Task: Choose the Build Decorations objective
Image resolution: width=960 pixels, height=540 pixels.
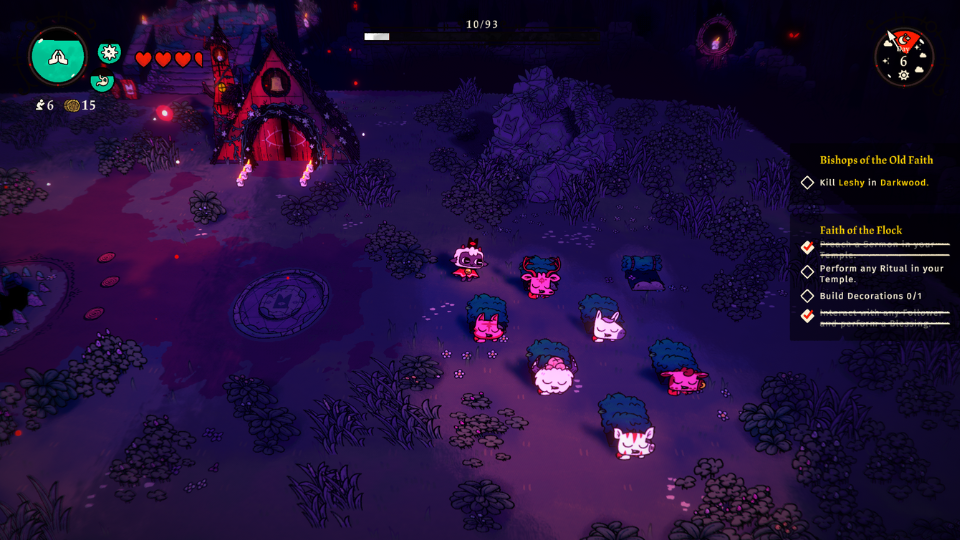Action: [870, 296]
